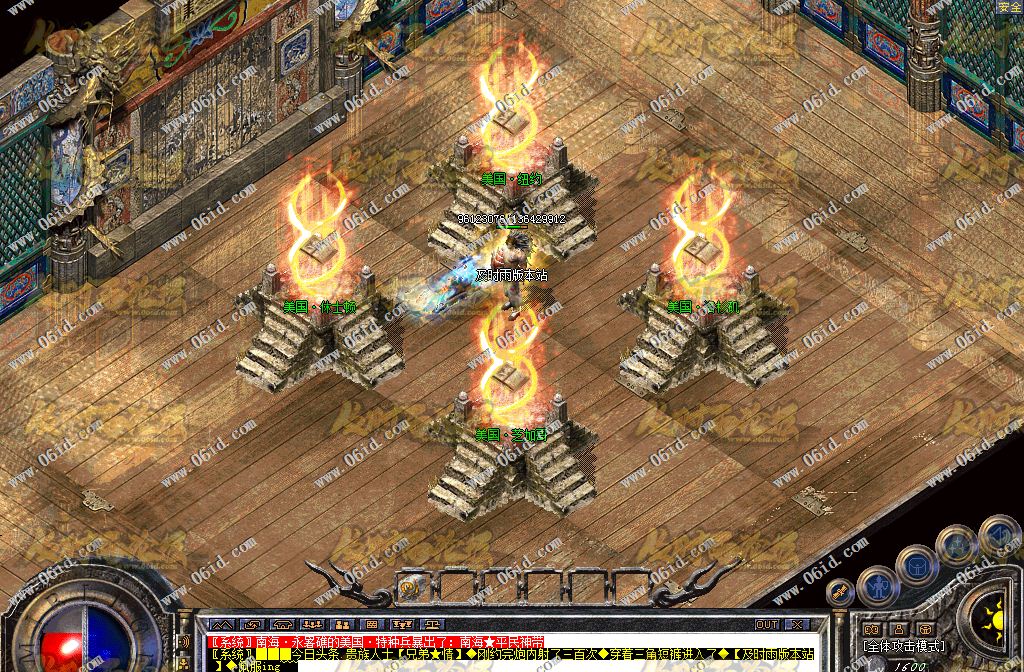This screenshot has height=672, width=1024.
Task: Switch the 全体攻击模式 attack mode label
Action: tap(904, 646)
